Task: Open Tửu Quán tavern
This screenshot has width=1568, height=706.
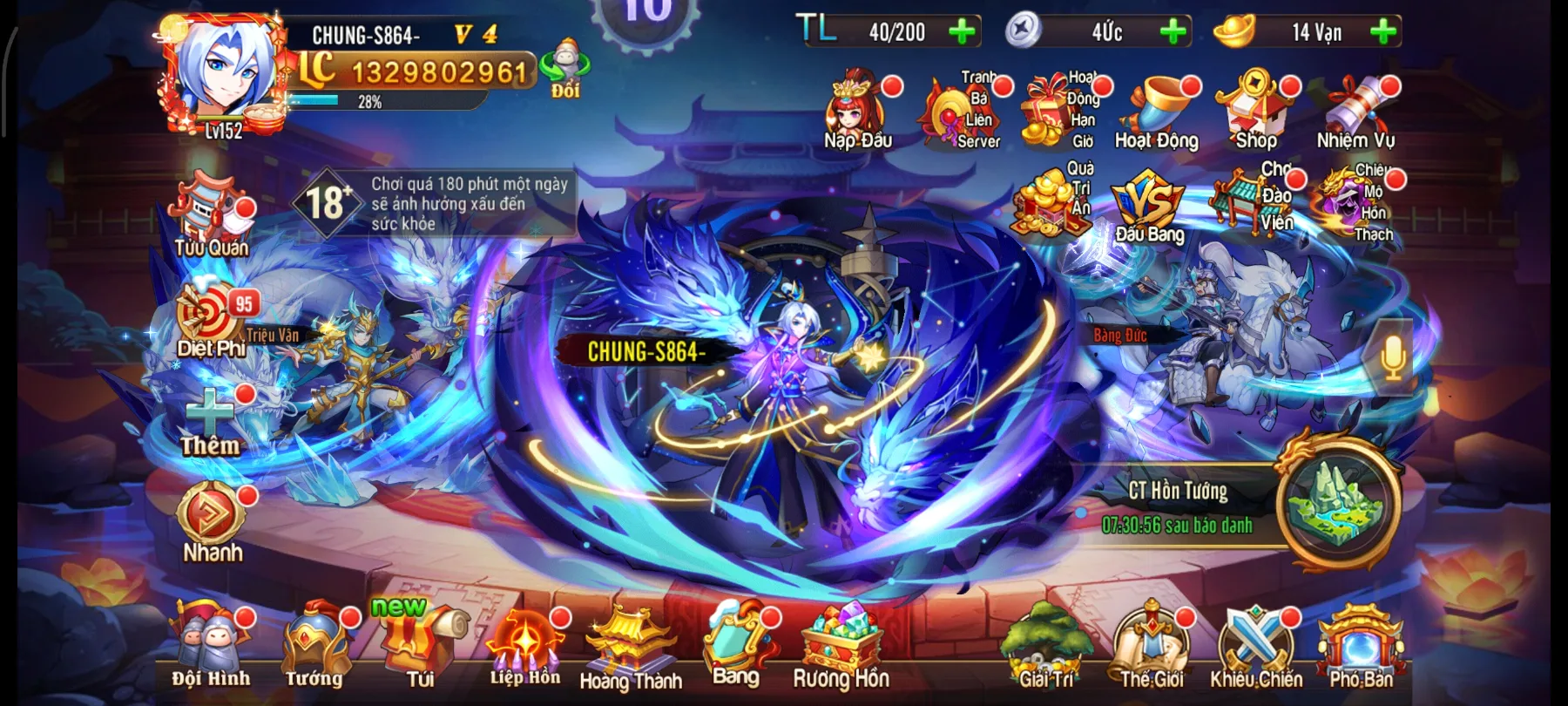Action: 212,216
